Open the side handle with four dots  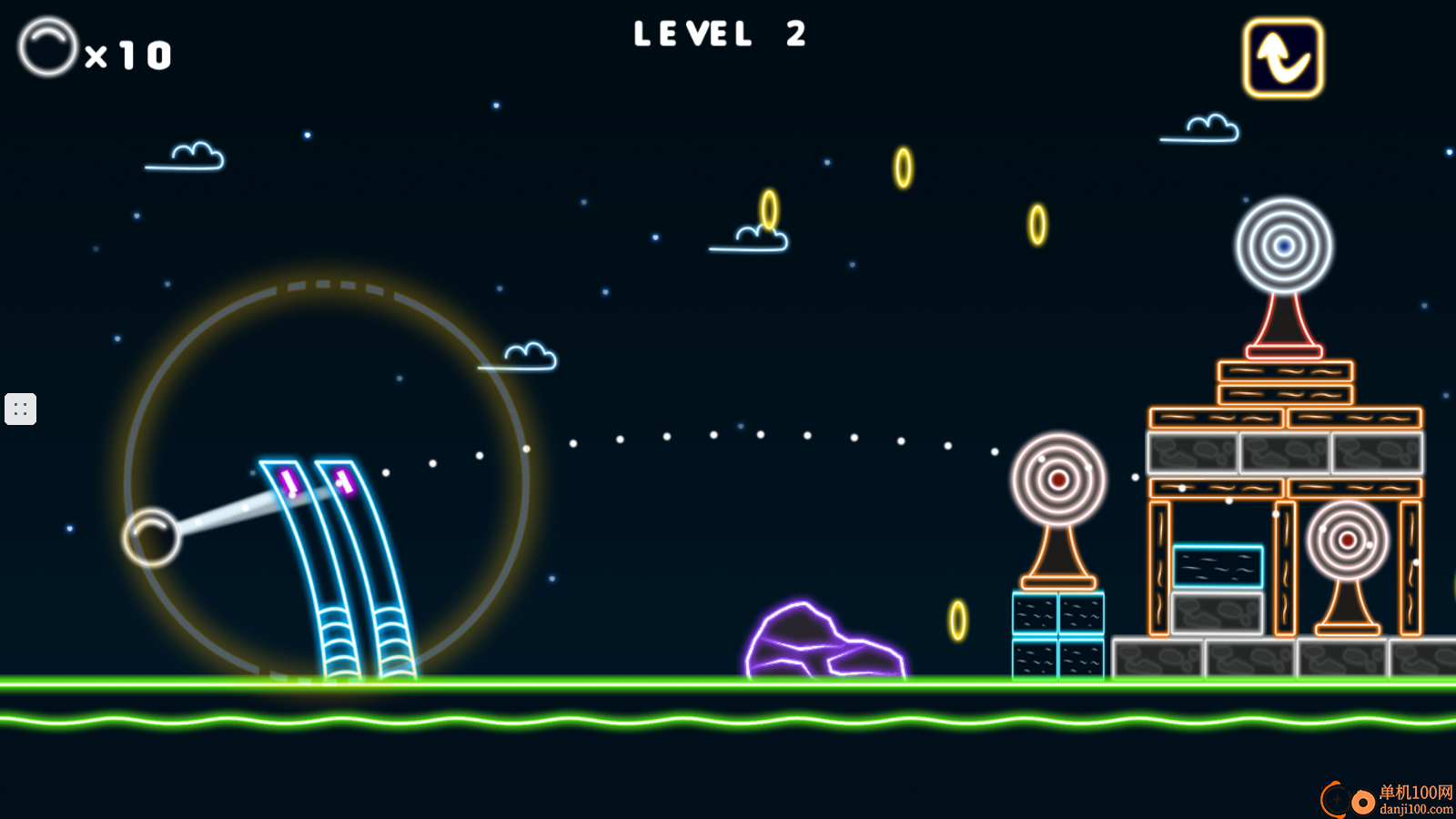(x=20, y=409)
